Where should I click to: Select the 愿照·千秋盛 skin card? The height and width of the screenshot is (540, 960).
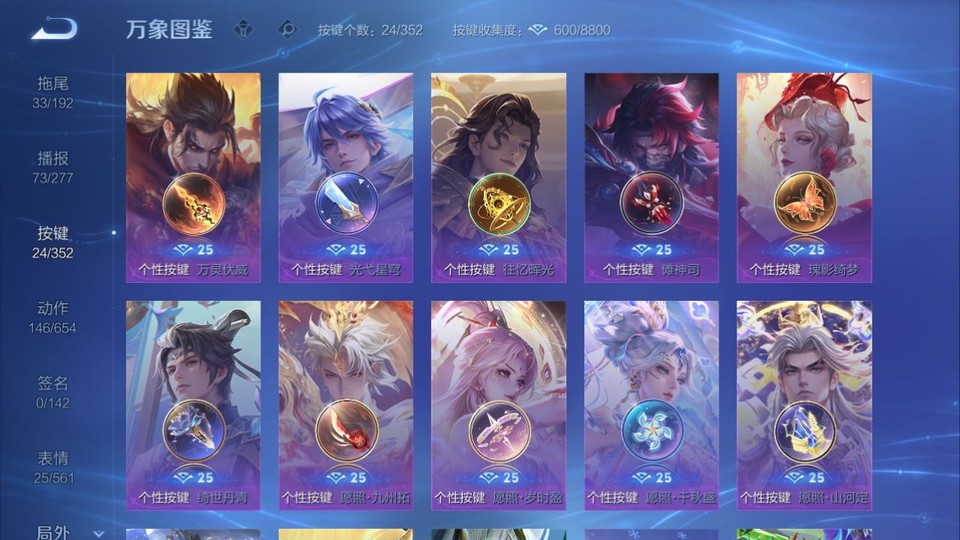651,405
